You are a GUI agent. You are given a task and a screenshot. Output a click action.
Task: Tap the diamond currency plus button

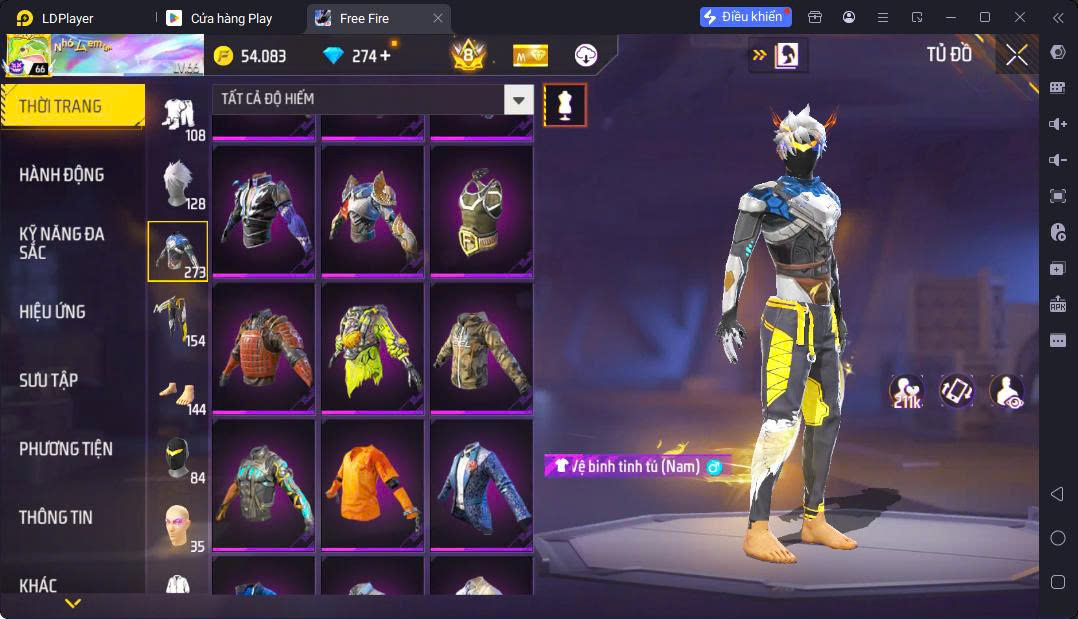[x=385, y=56]
